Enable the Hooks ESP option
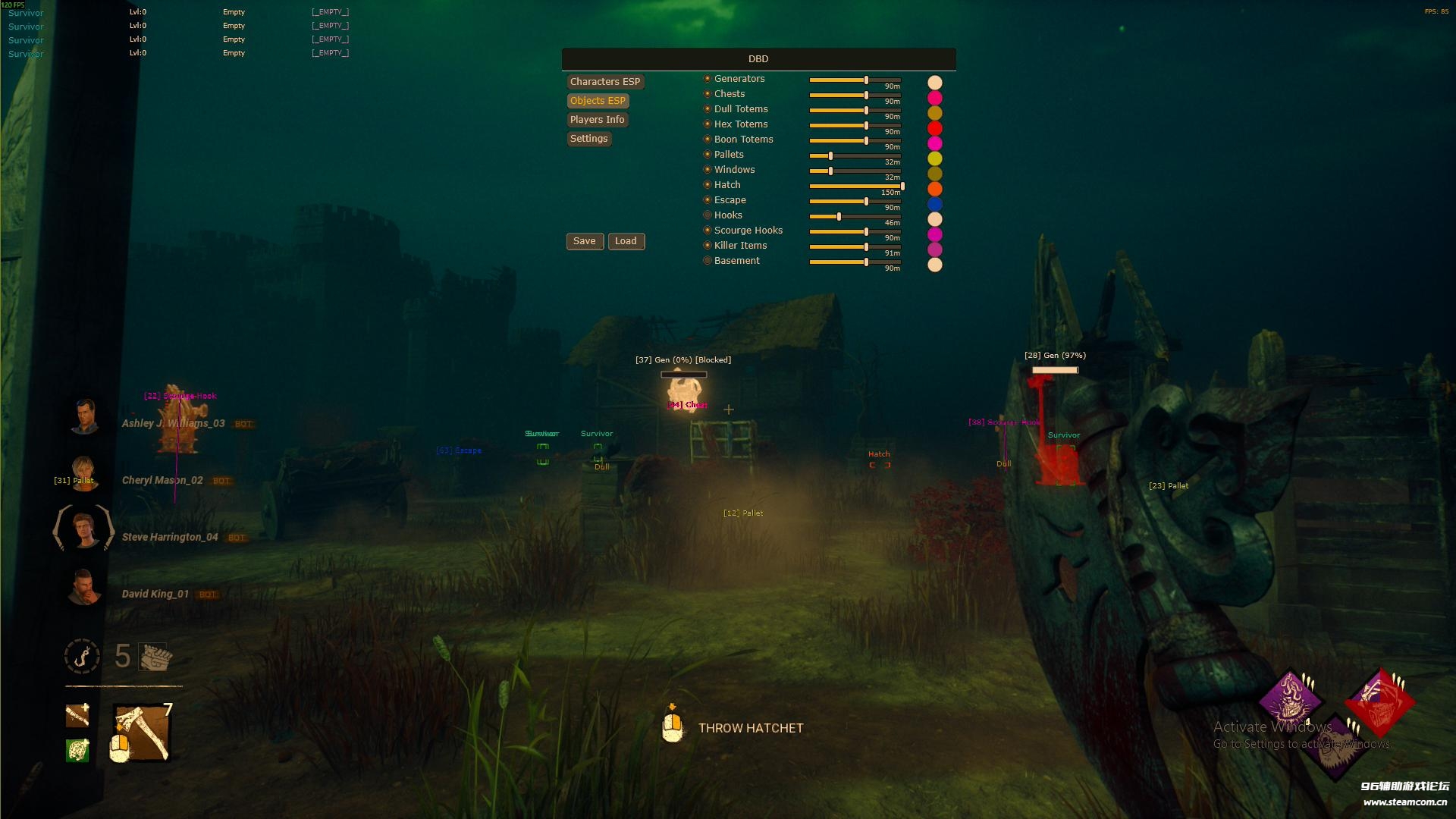This screenshot has width=1456, height=819. click(708, 215)
